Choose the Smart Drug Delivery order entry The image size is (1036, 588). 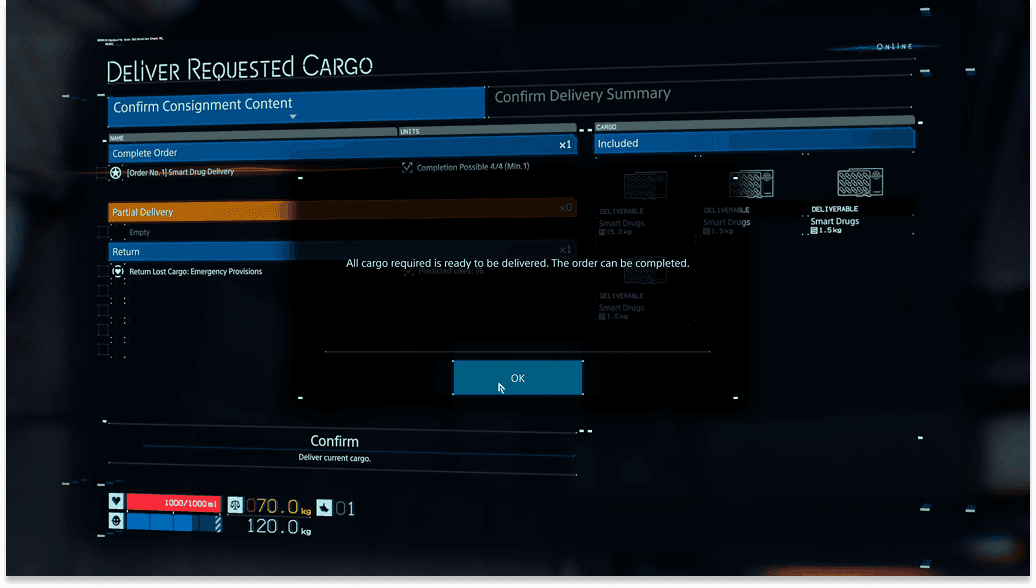(180, 172)
